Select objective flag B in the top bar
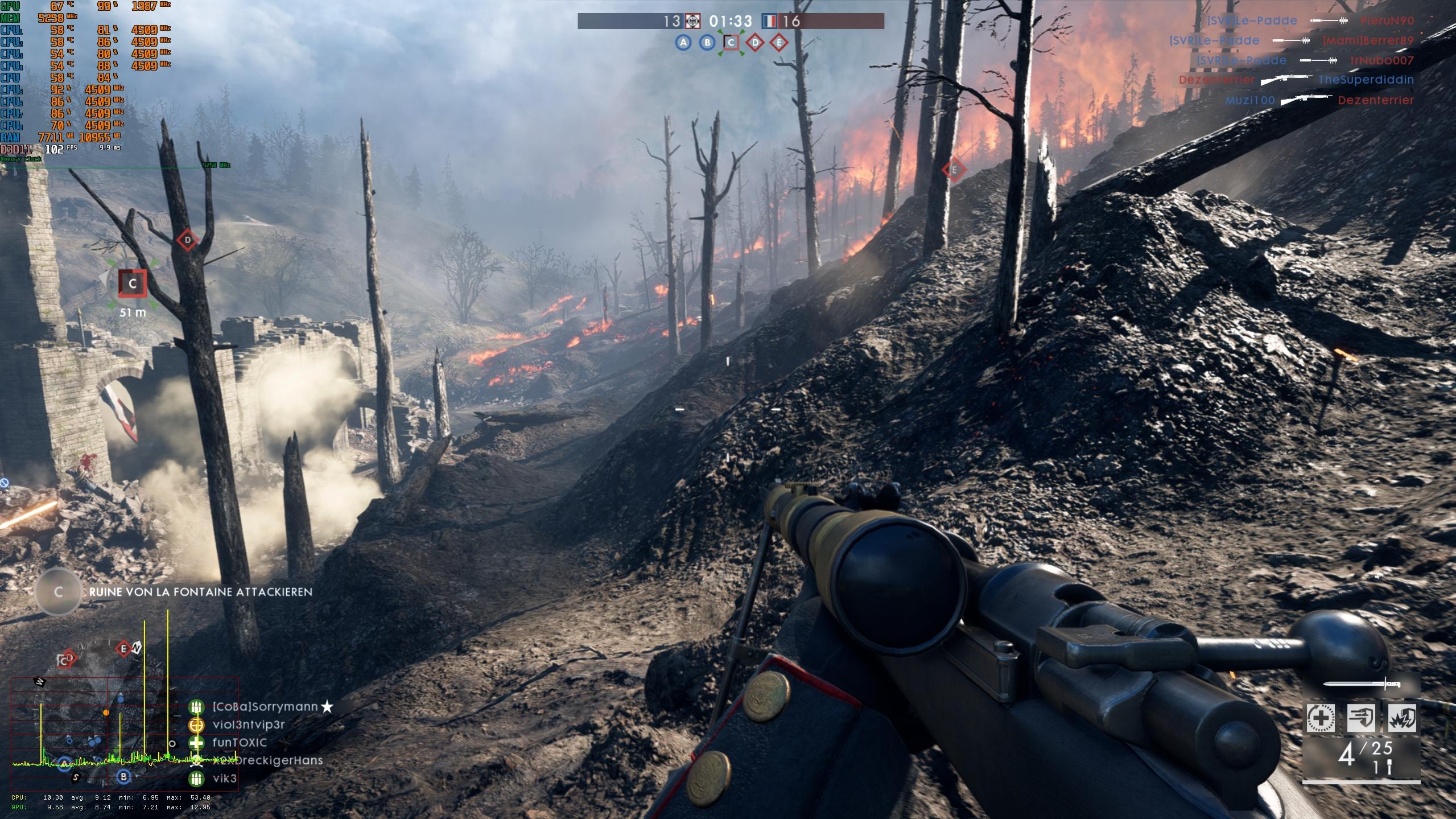Viewport: 1456px width, 819px height. tap(707, 43)
